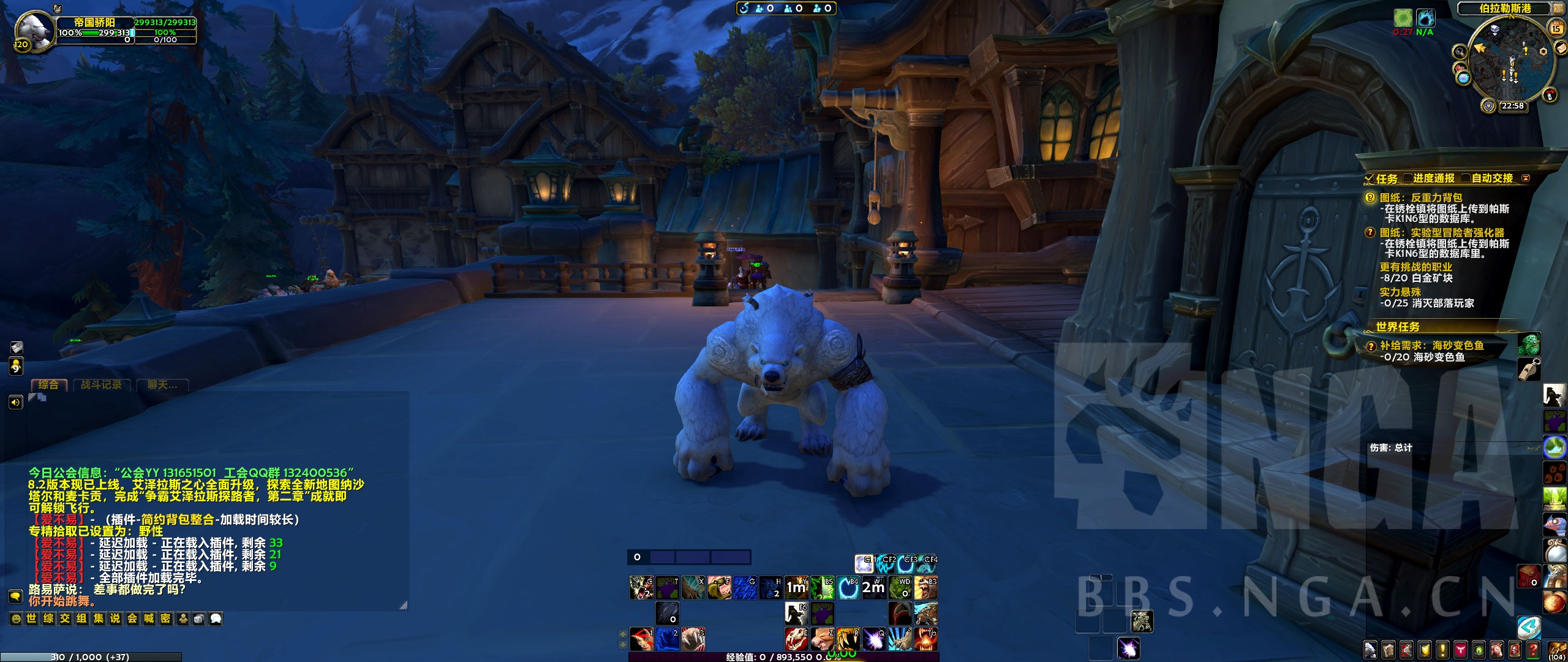Activate the golden fangs ability bound to R

click(x=848, y=639)
